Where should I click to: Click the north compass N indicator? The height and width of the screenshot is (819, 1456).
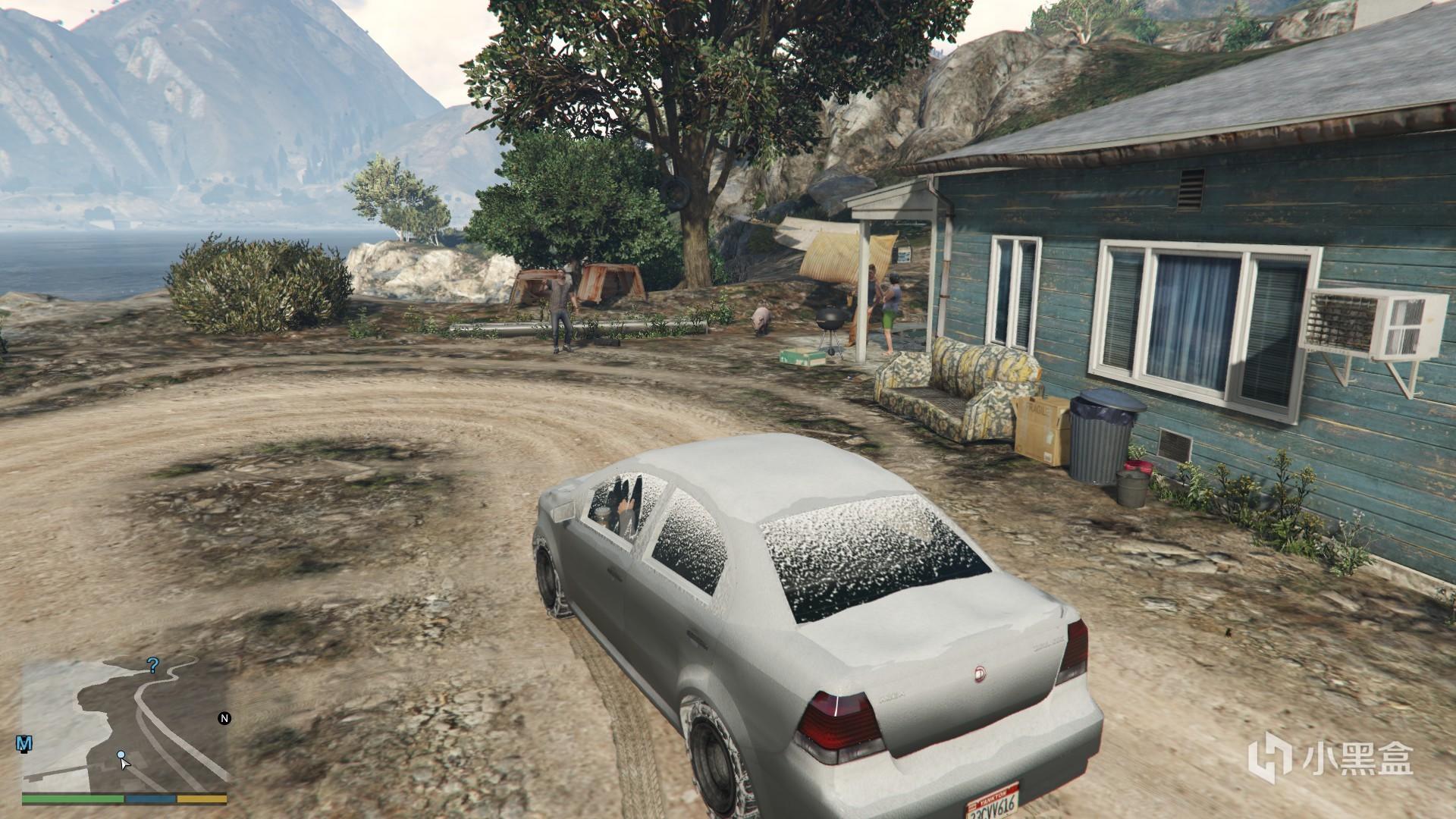tap(224, 718)
